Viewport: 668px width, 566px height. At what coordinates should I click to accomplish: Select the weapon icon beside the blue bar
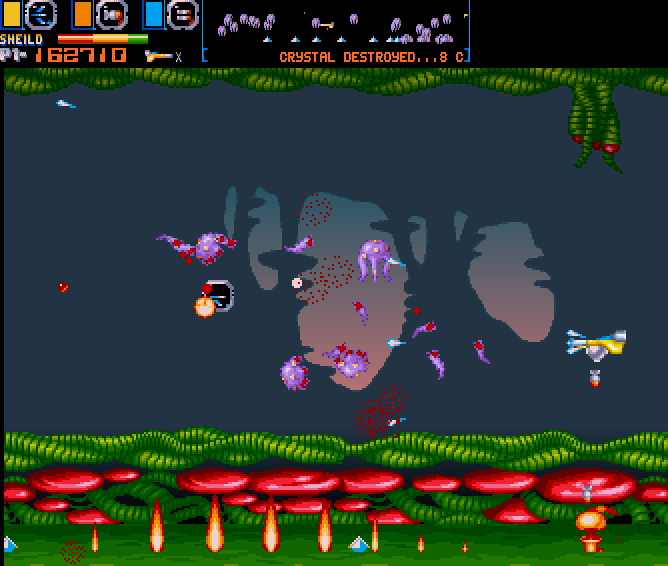tap(182, 15)
